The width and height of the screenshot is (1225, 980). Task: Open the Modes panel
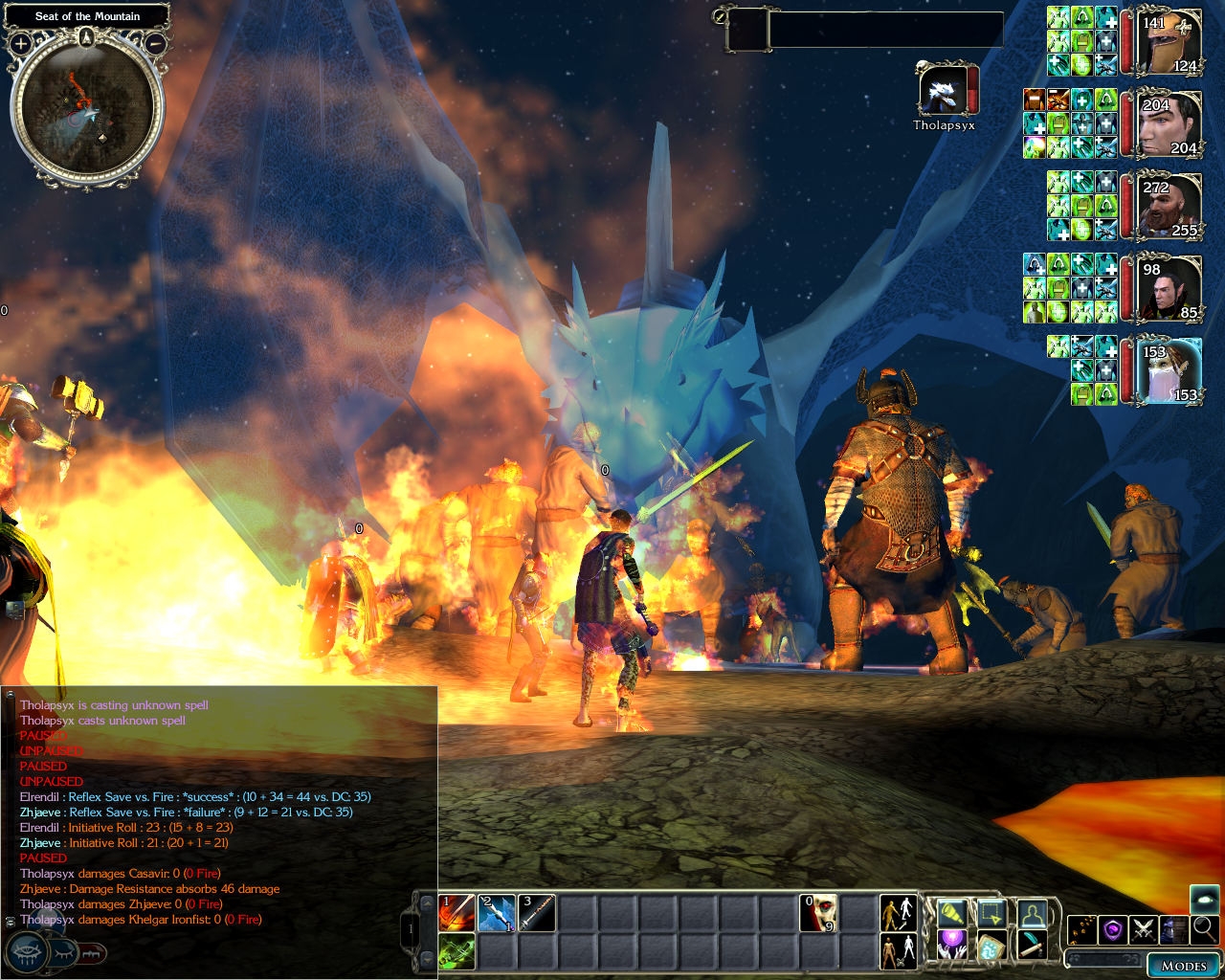(x=1183, y=965)
